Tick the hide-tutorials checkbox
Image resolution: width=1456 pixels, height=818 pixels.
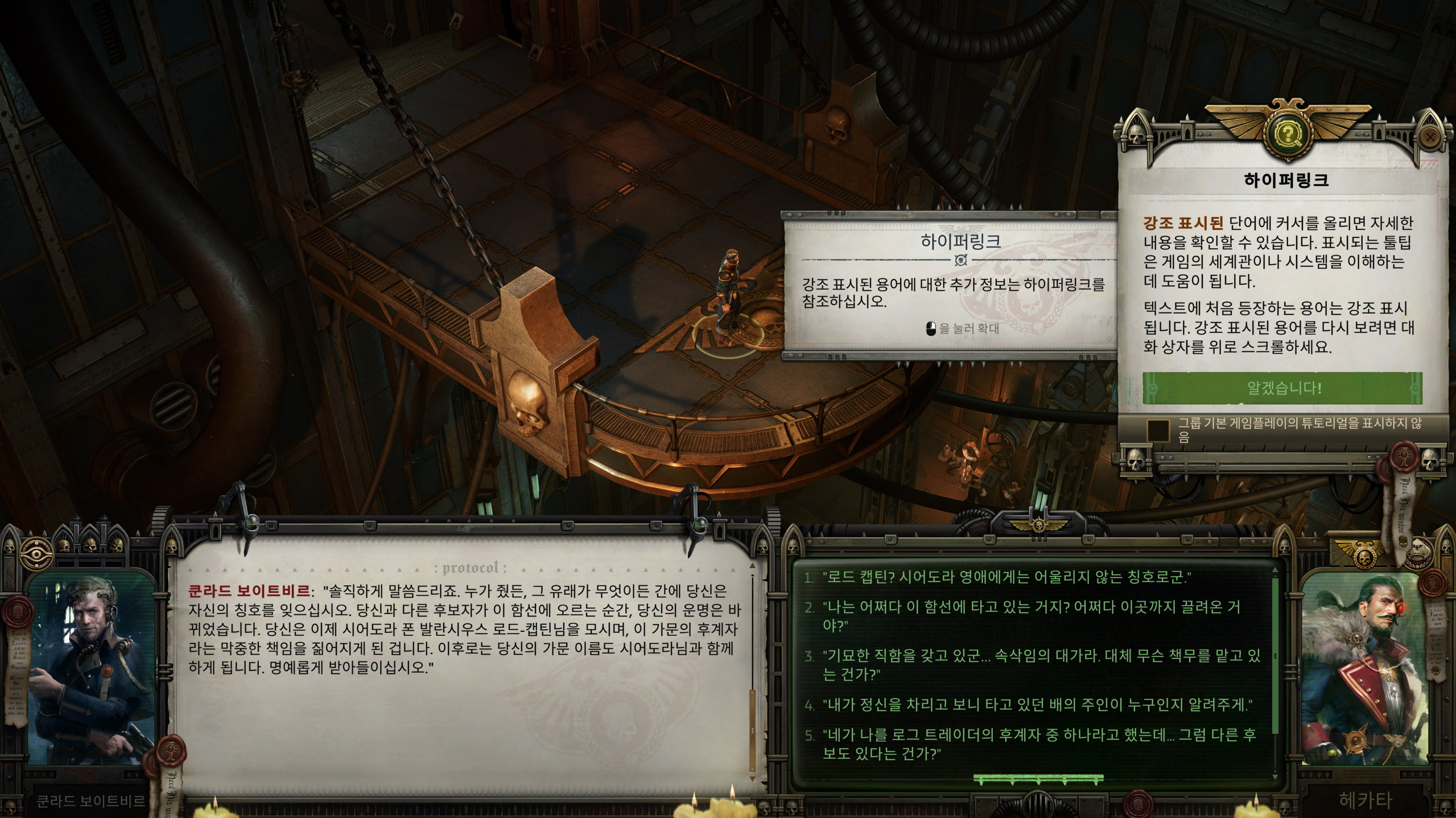pyautogui.click(x=1157, y=431)
